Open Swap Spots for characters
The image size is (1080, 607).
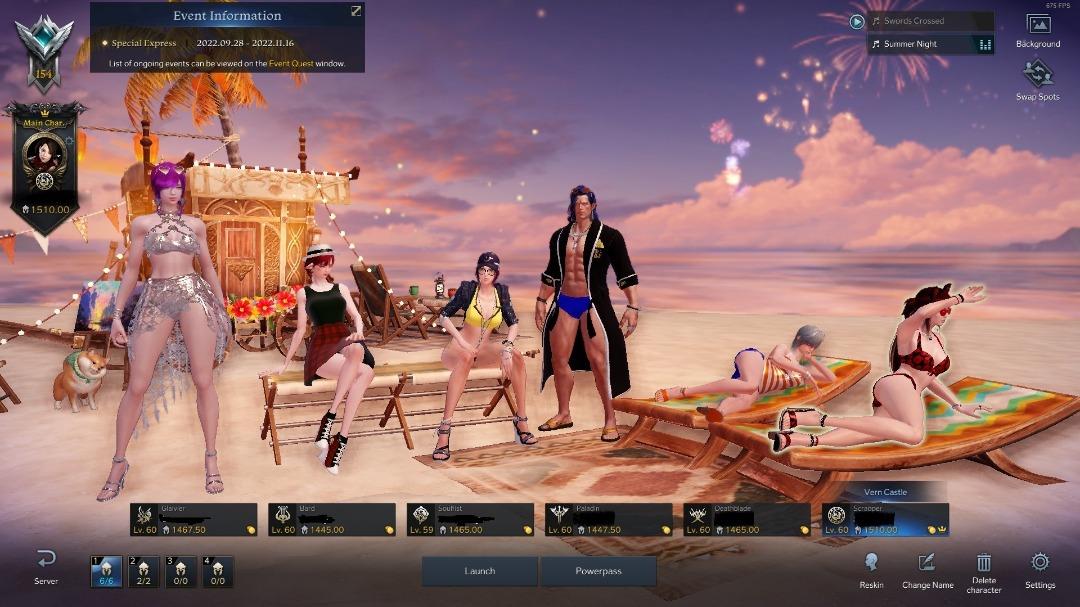(x=1038, y=80)
